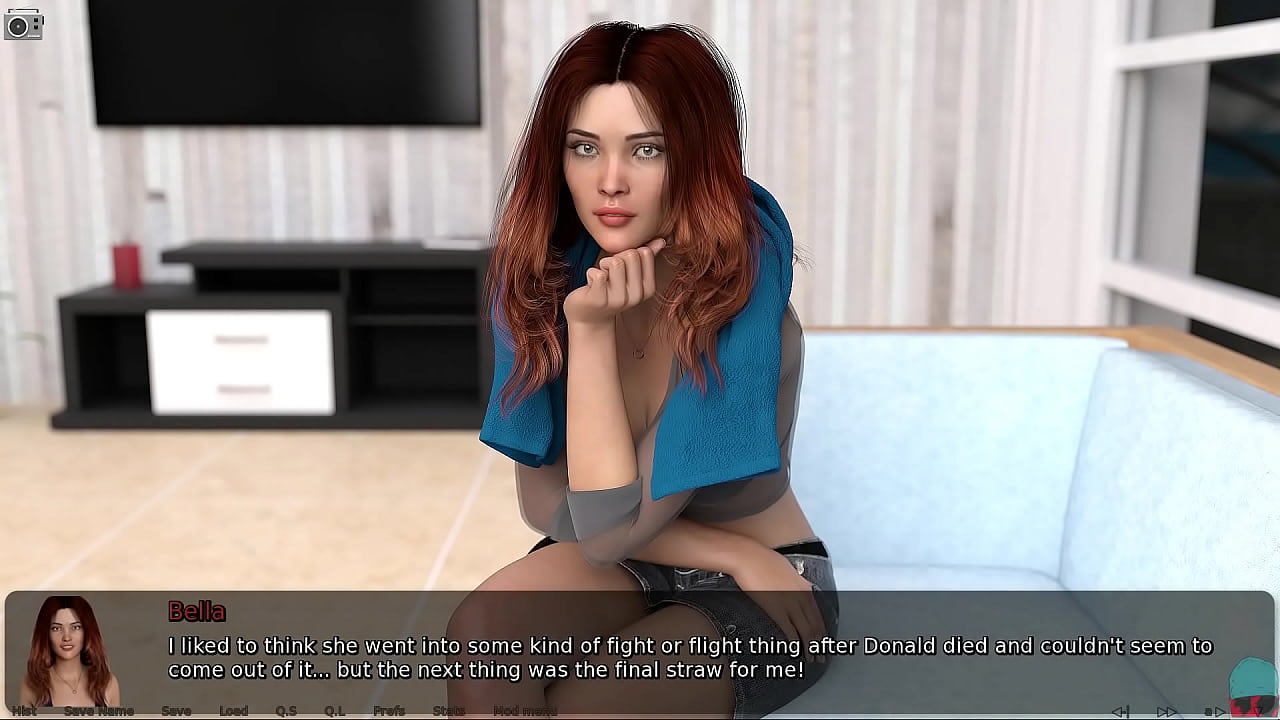This screenshot has width=1280, height=720.
Task: Open the Hist dialogue history
Action: [24, 711]
